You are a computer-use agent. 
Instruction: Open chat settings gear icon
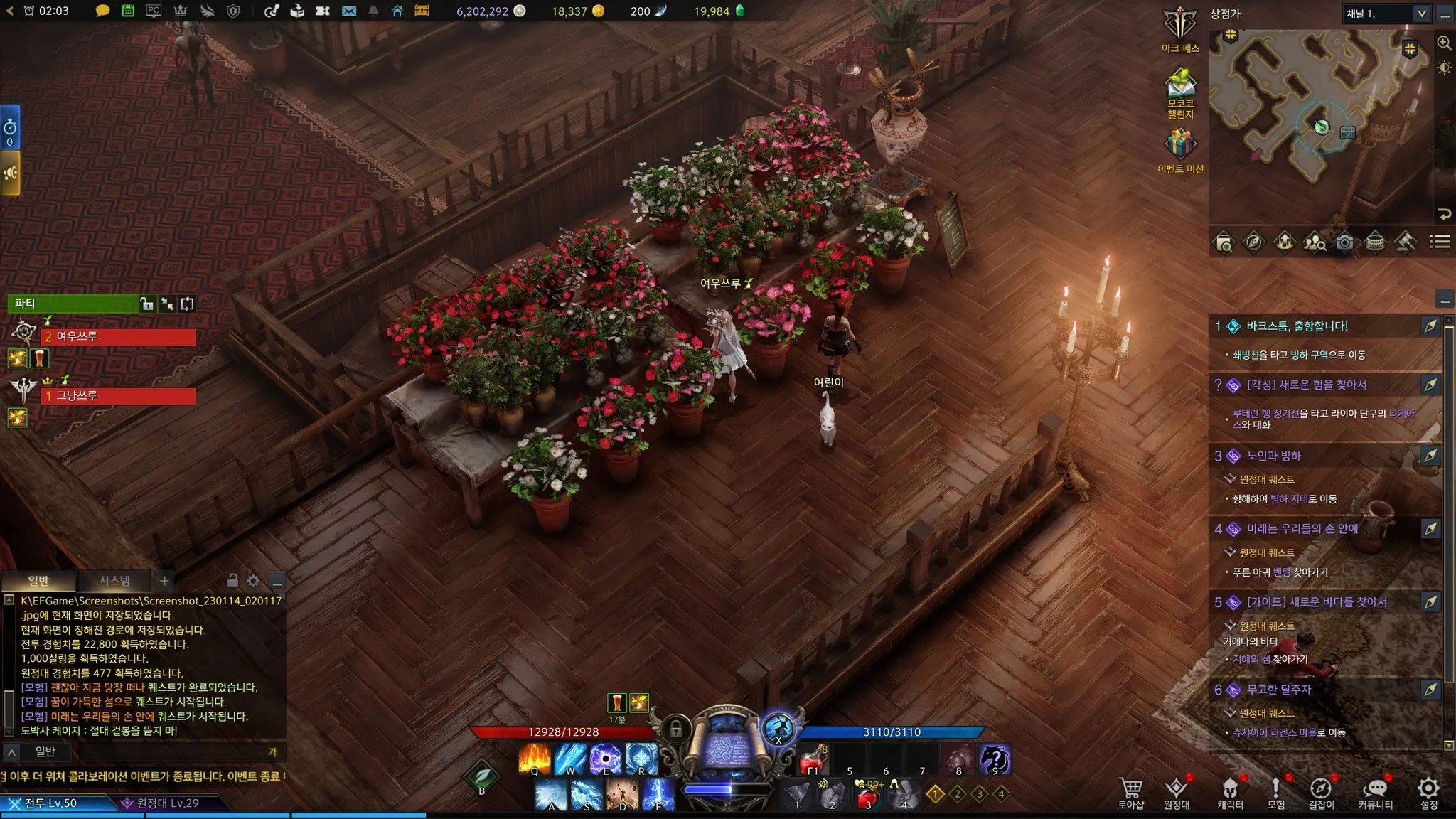253,581
